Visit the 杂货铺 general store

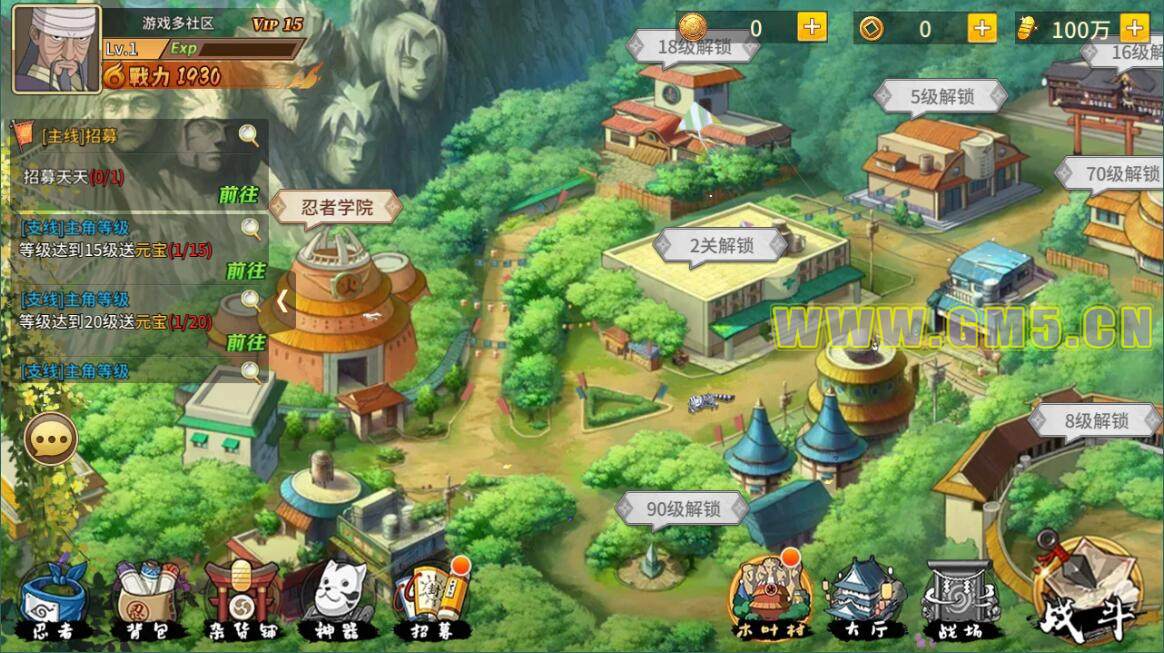coord(241,600)
